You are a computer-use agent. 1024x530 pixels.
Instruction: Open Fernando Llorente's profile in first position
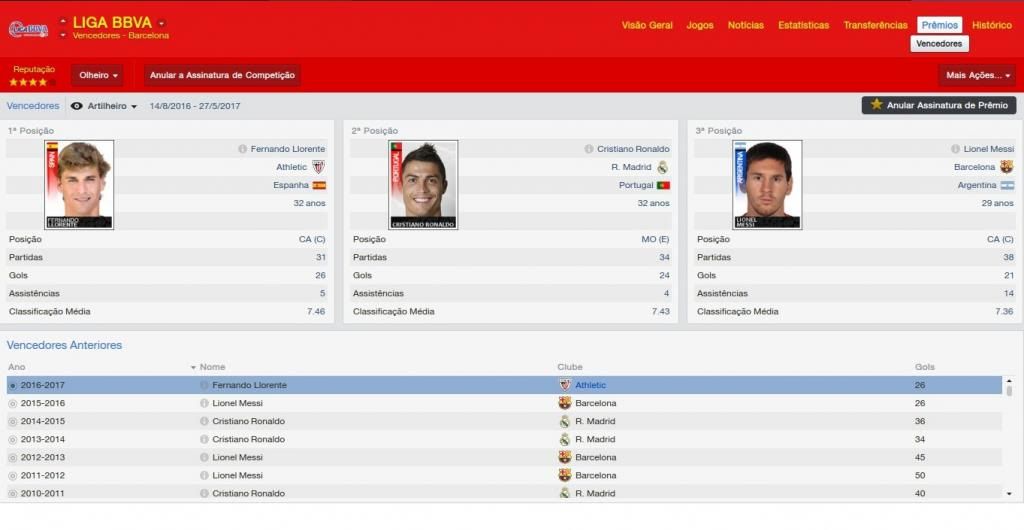(288, 149)
